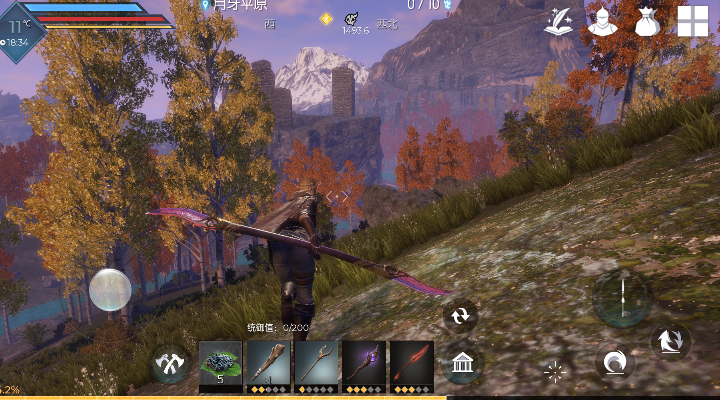Select the red spear hotbar slot
This screenshot has height=400, width=720.
[411, 364]
